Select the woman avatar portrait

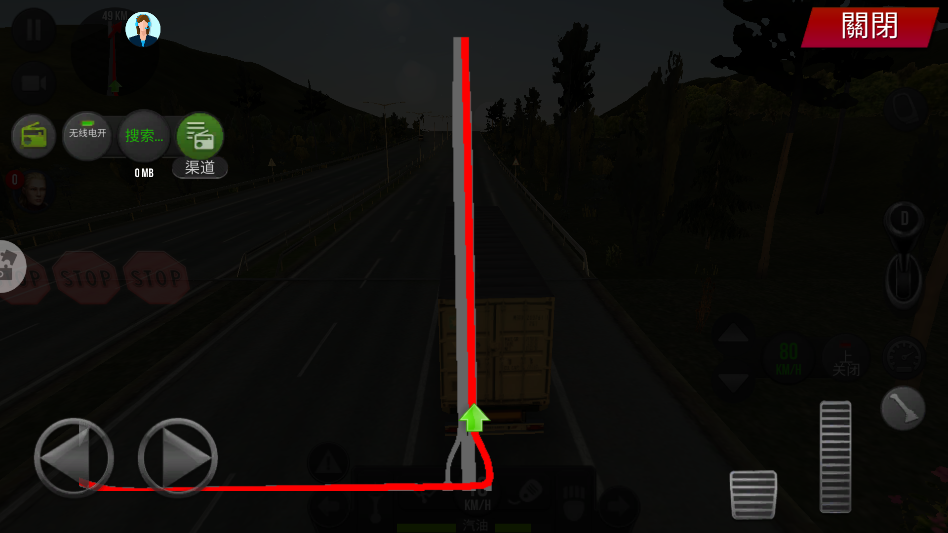[143, 29]
